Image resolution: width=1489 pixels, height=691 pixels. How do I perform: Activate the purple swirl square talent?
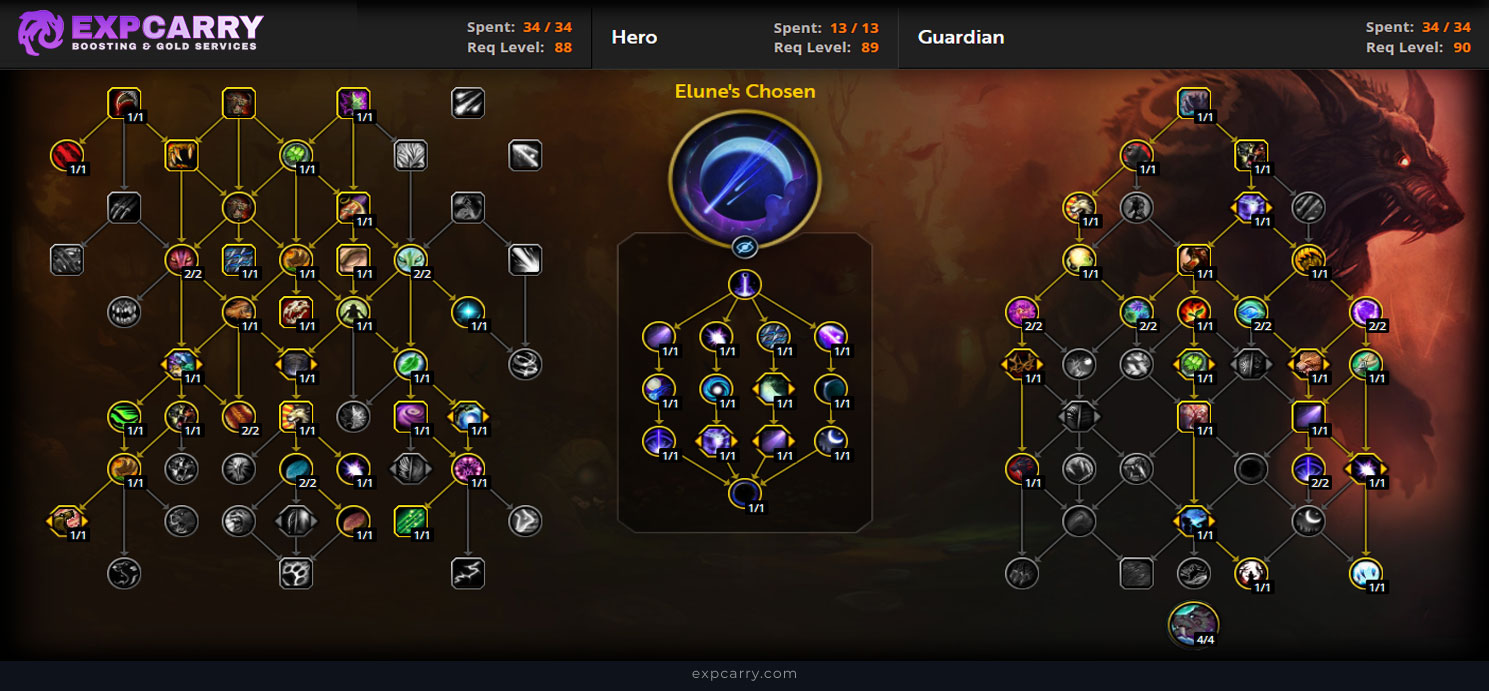click(x=411, y=415)
